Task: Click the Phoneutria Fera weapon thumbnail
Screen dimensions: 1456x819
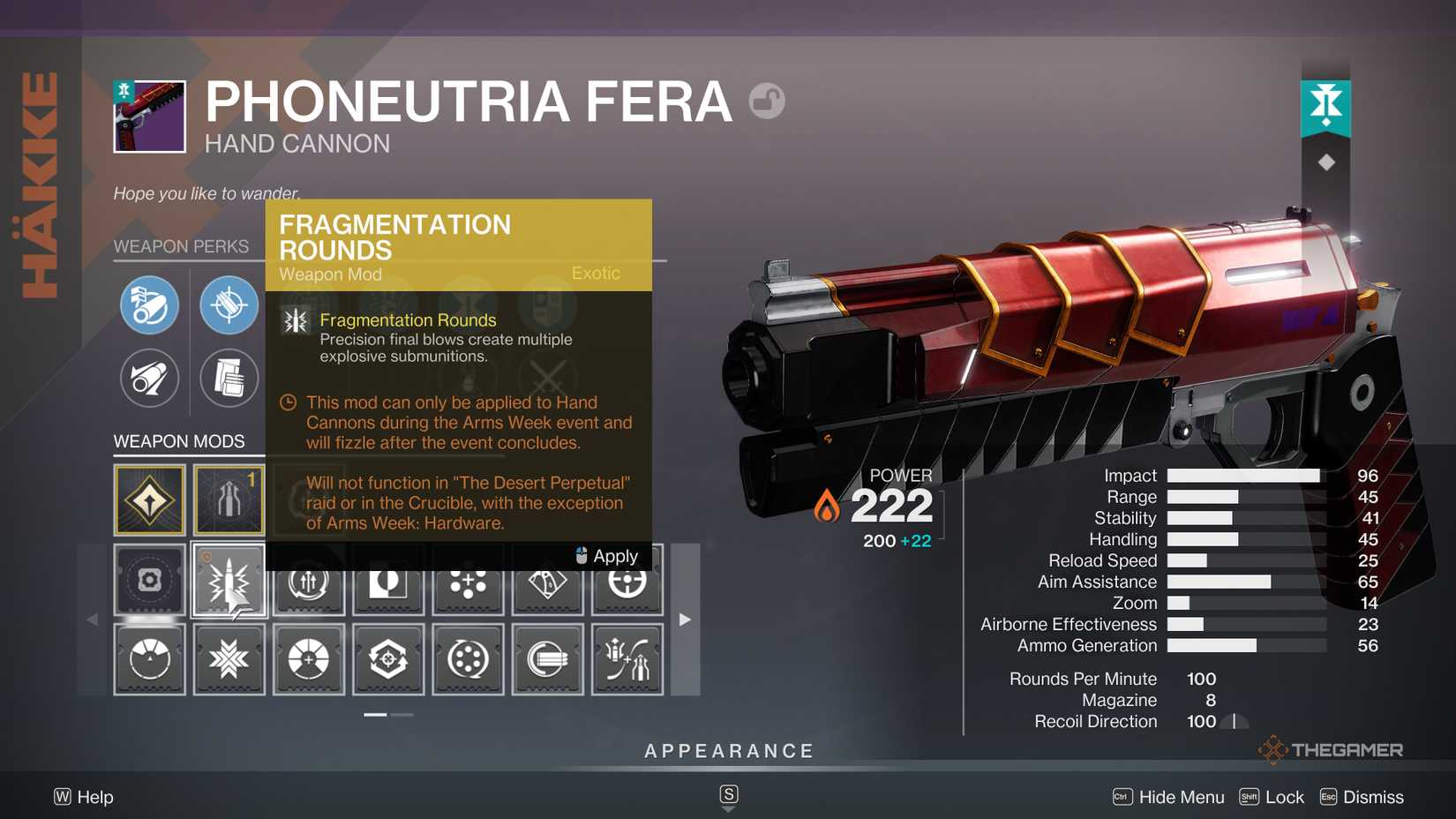Action: 149,115
